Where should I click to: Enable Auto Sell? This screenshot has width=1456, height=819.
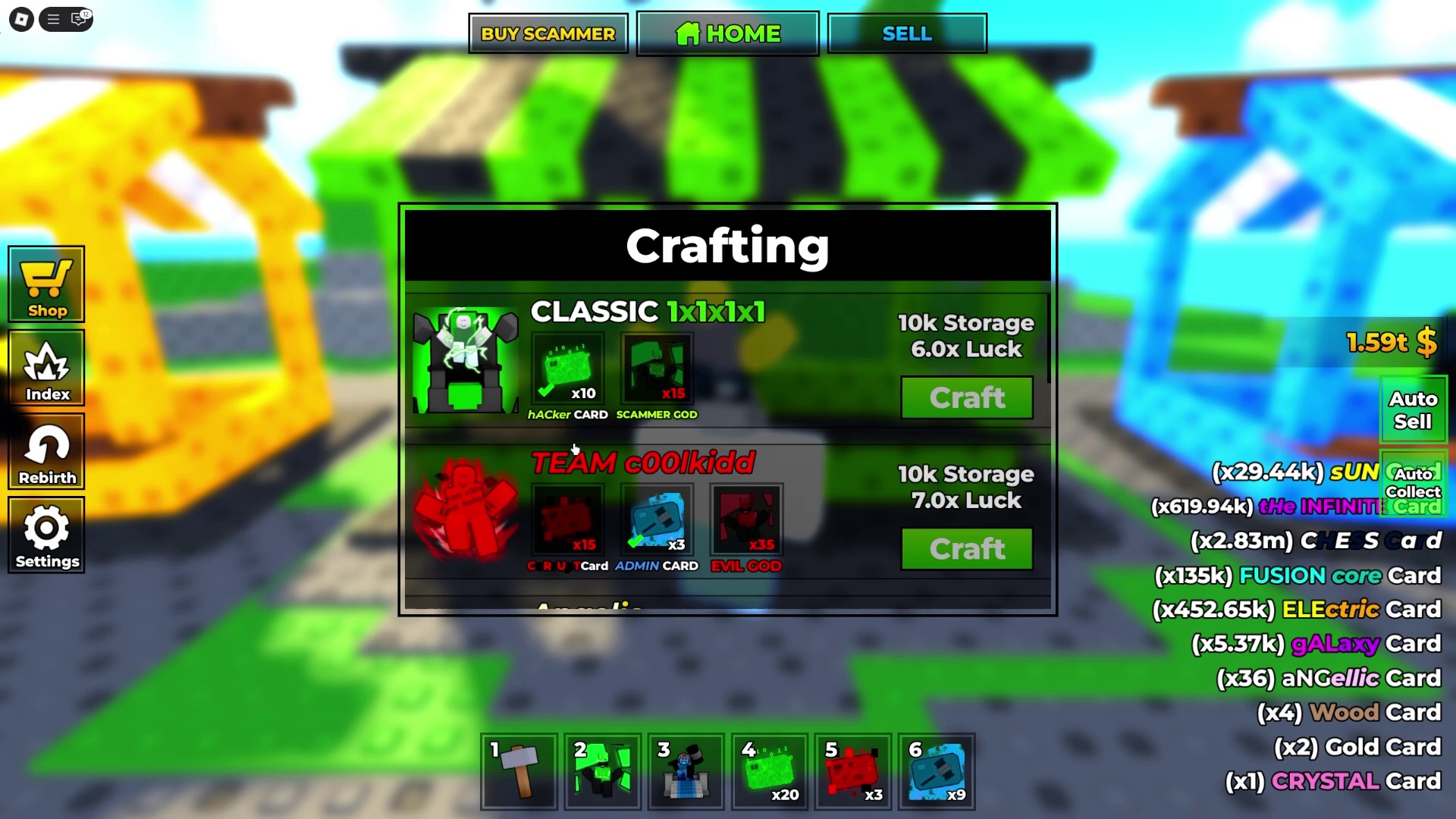pyautogui.click(x=1413, y=409)
